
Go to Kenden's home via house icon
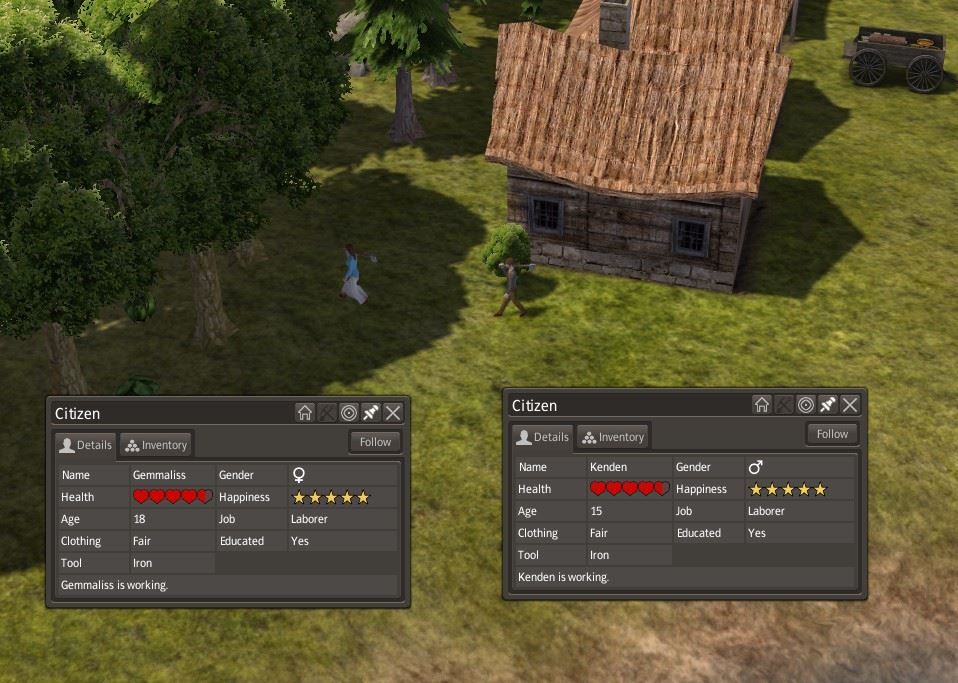click(762, 405)
